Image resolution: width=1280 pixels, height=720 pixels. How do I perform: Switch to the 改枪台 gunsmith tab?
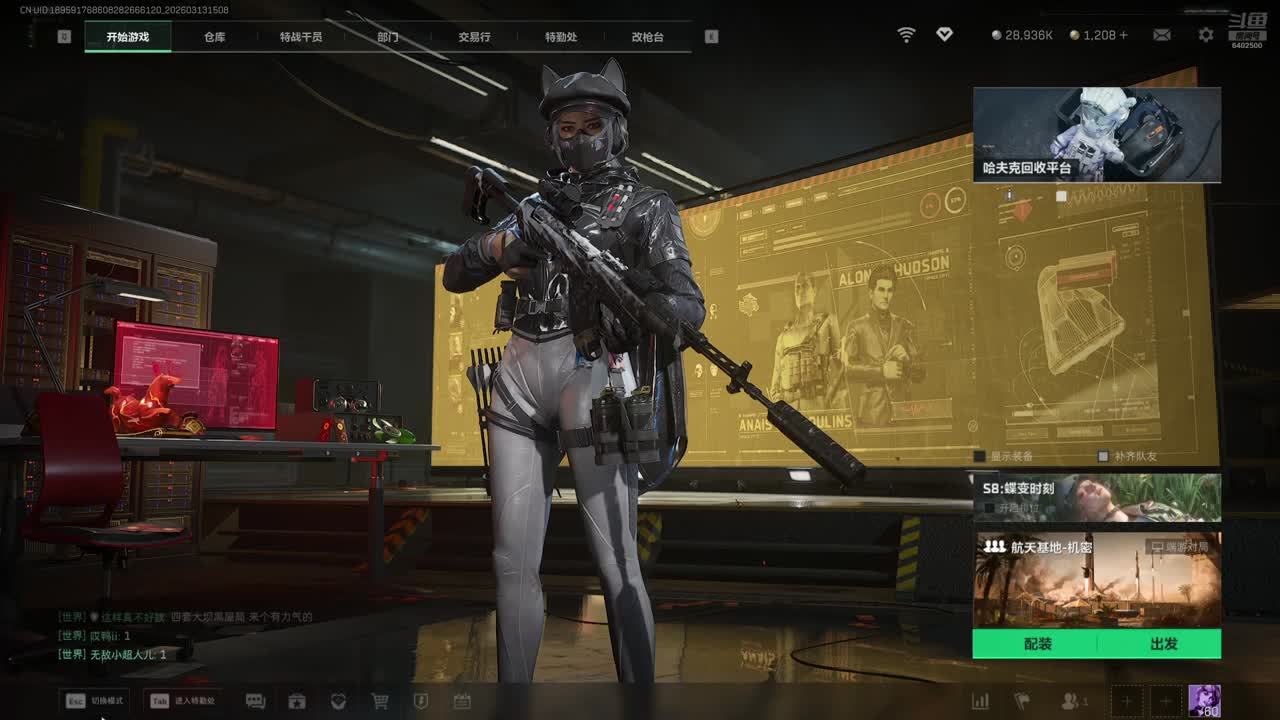(x=647, y=37)
